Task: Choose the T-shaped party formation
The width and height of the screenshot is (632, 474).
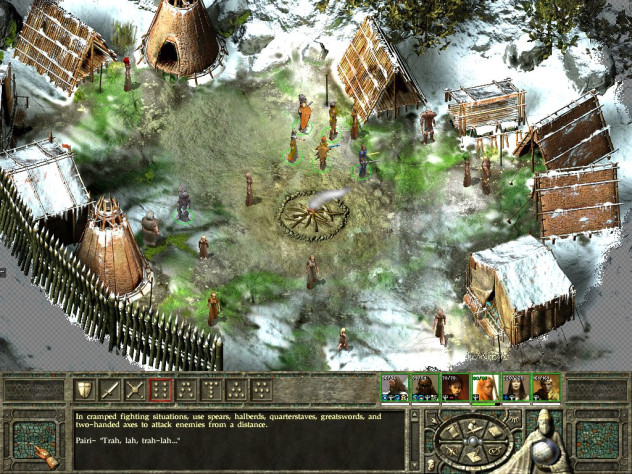Action: 211,390
